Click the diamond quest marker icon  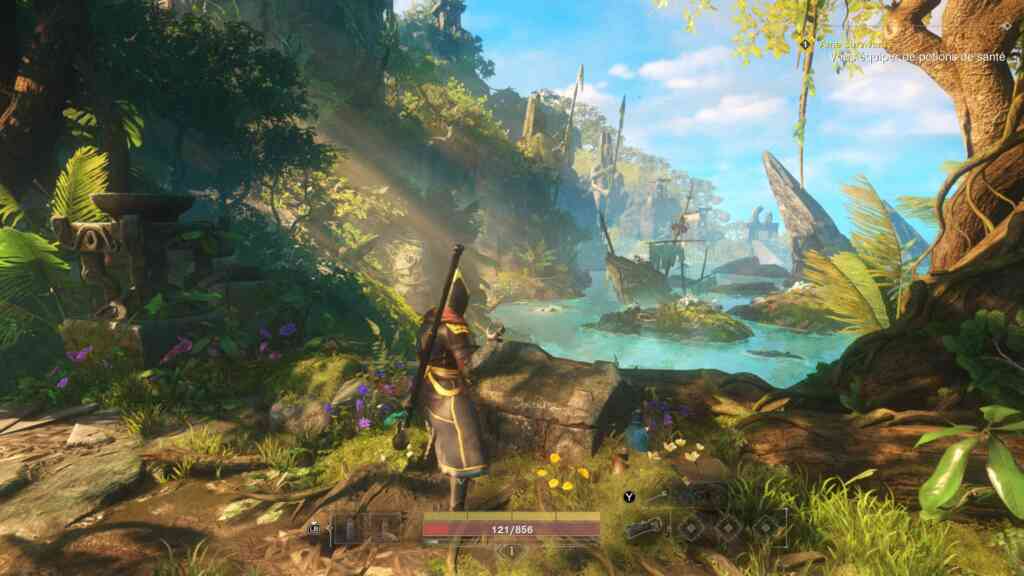803,43
